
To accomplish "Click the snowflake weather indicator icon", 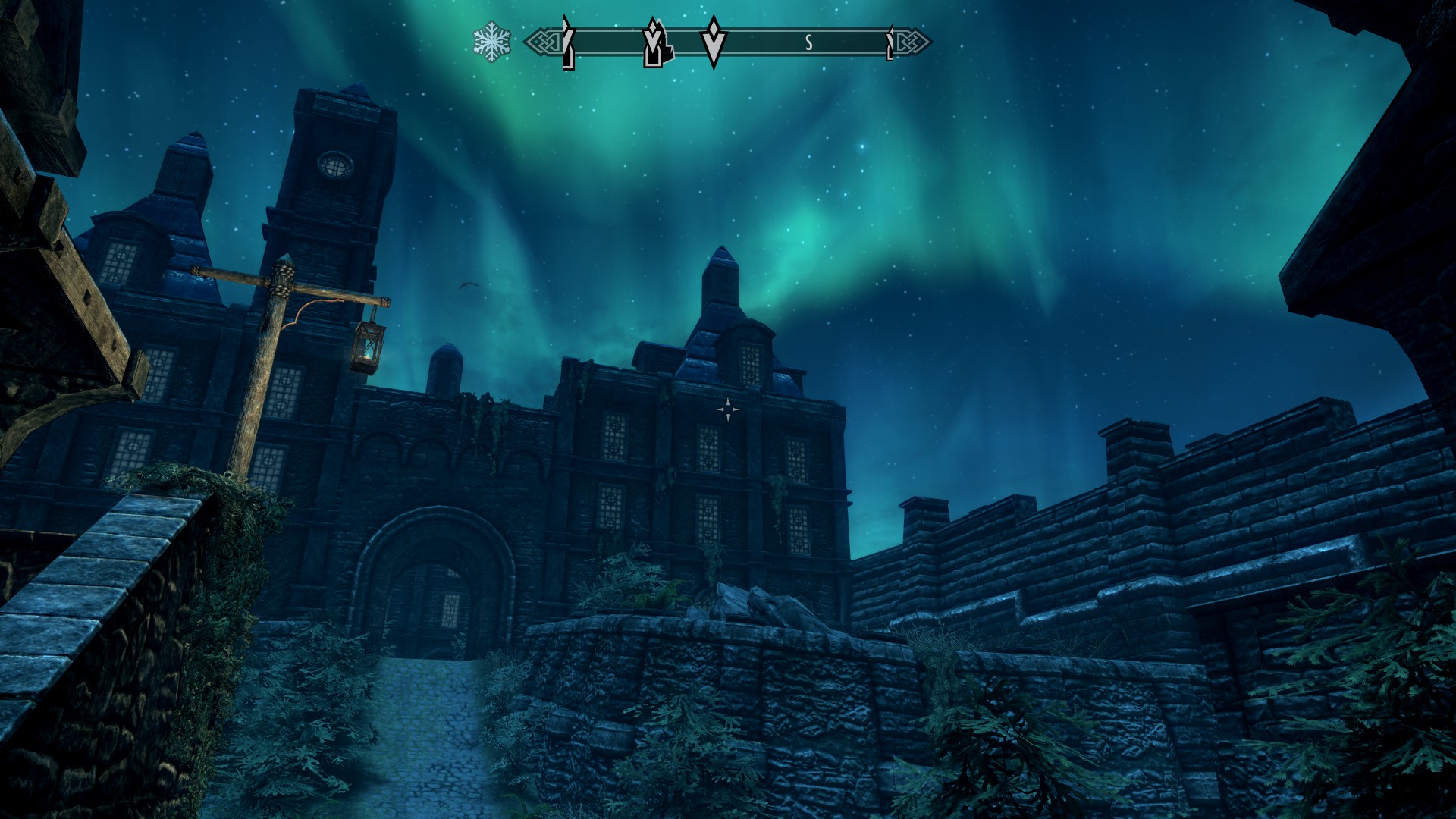I will click(491, 42).
